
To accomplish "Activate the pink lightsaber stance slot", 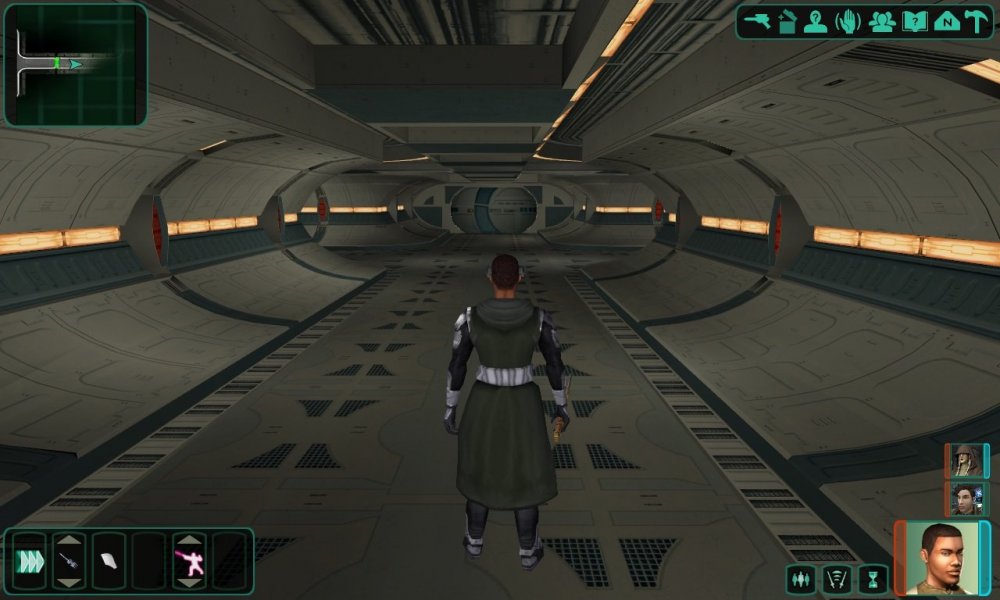I will click(189, 562).
